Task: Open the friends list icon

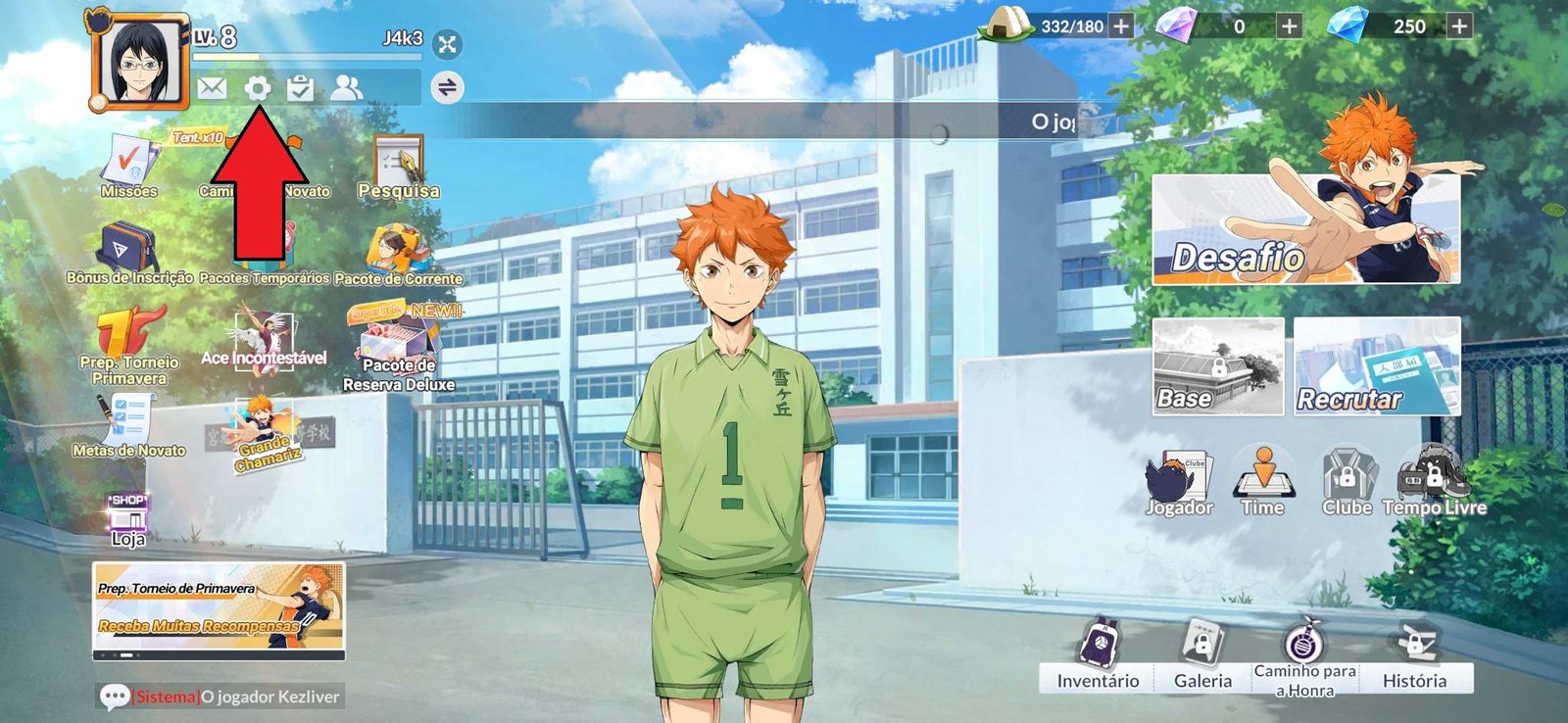Action: point(346,88)
